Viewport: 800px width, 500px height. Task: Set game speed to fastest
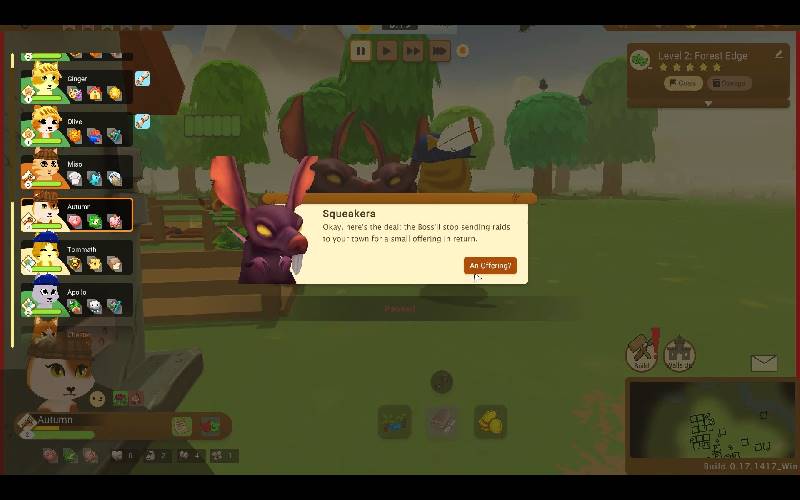click(x=439, y=51)
